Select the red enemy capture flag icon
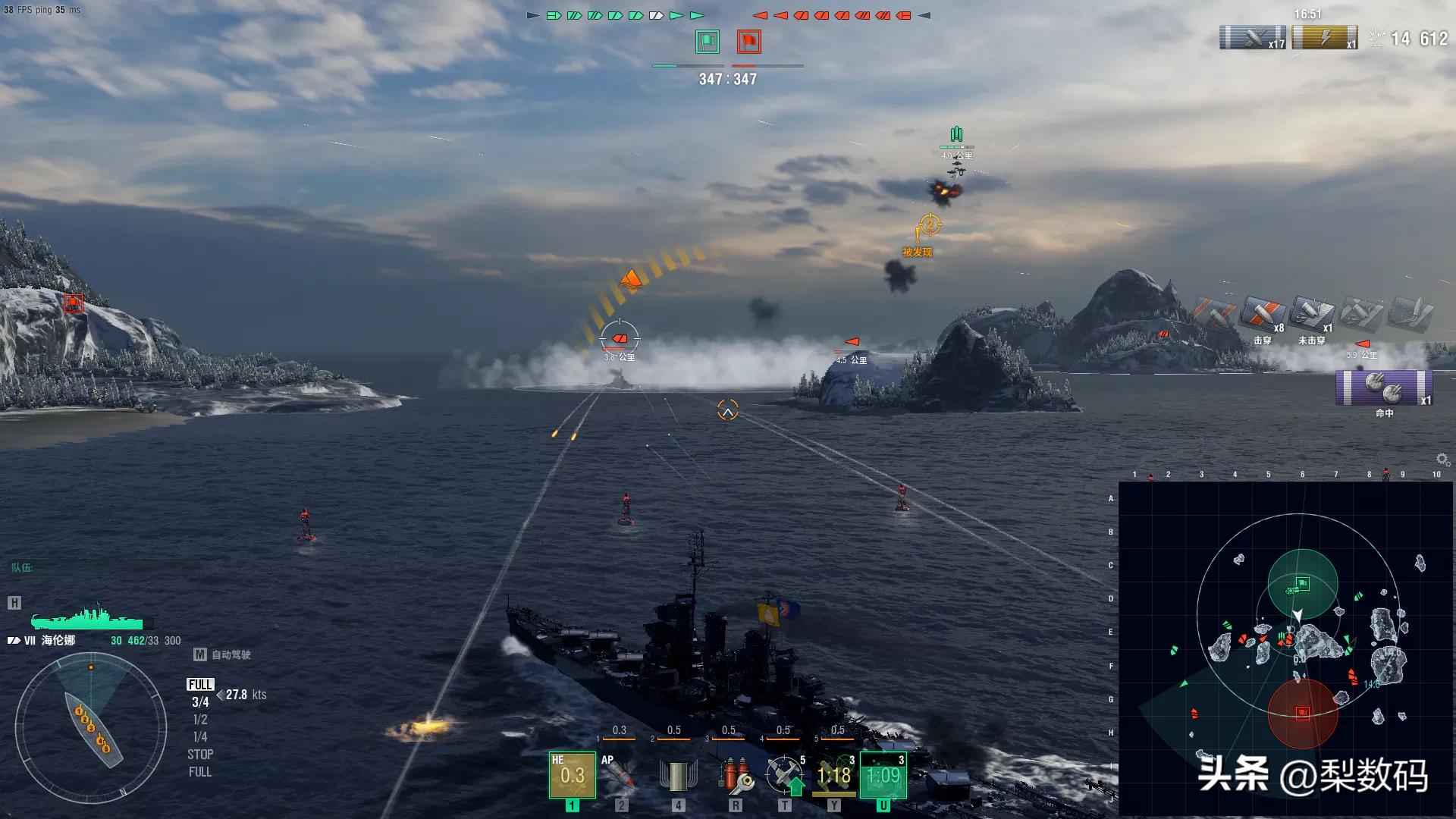The height and width of the screenshot is (819, 1456). tap(748, 42)
